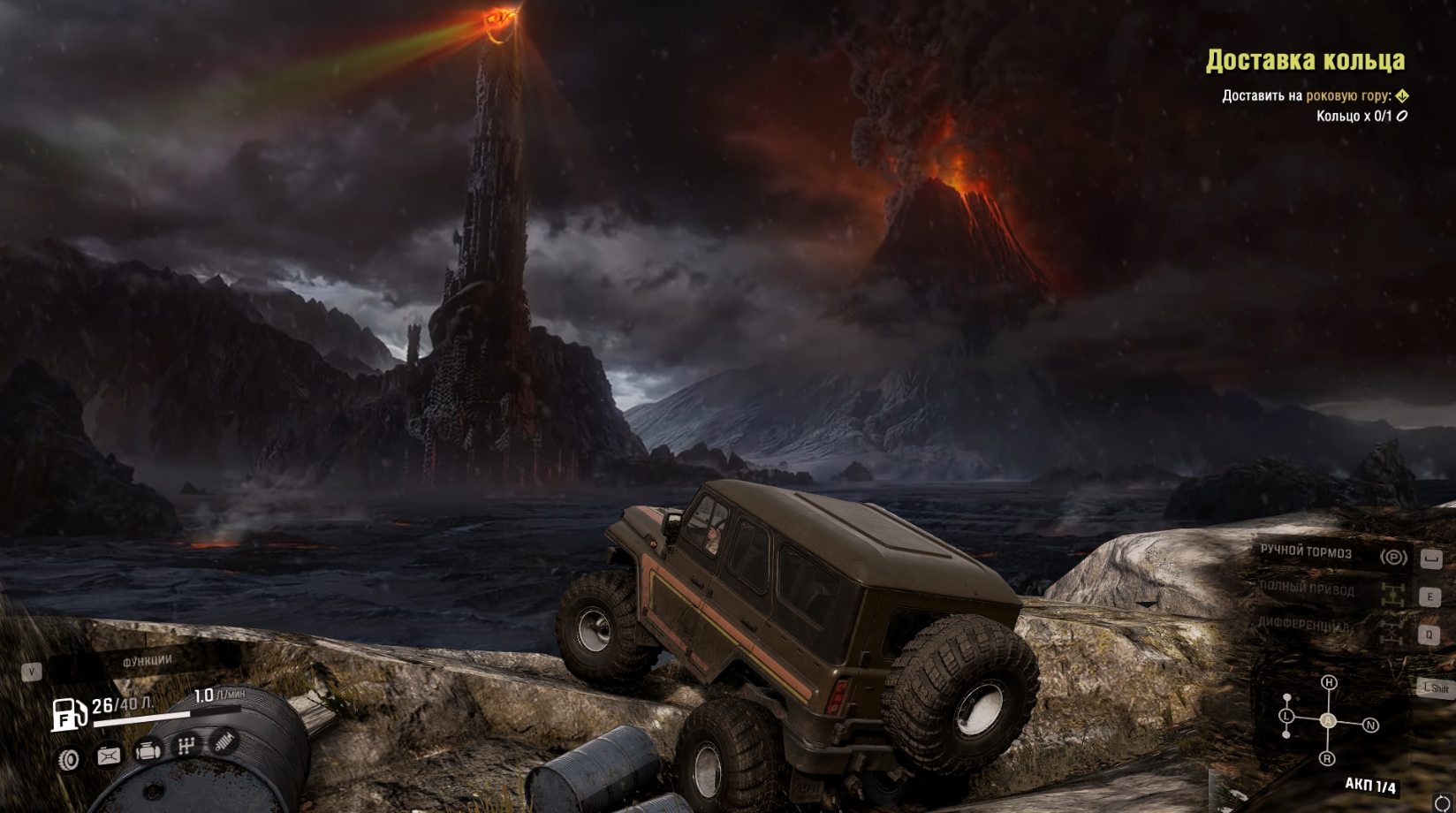This screenshot has height=813, width=1456.
Task: Click the engine status icon
Action: point(148,751)
